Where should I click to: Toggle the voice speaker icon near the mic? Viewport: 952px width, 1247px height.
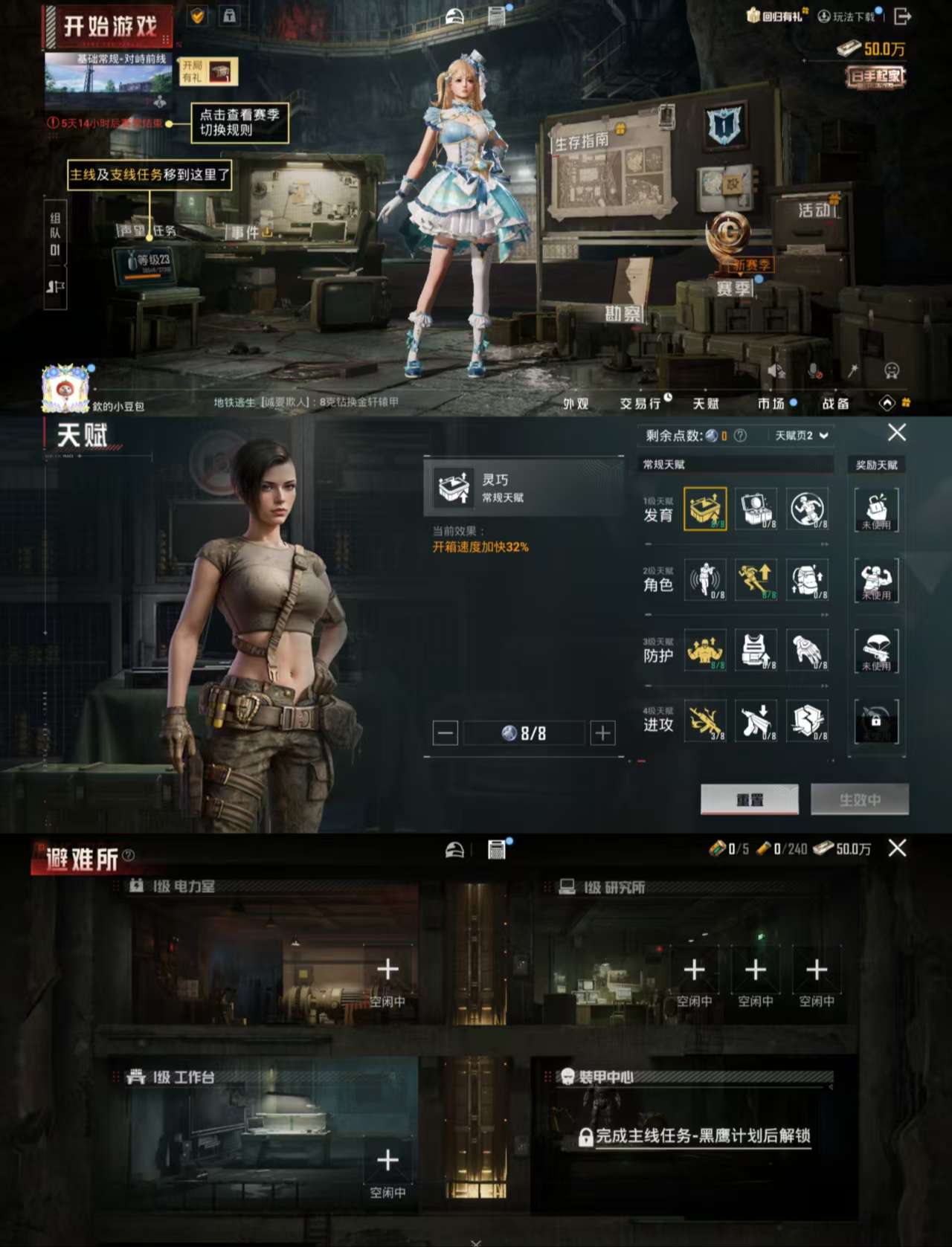(x=775, y=369)
